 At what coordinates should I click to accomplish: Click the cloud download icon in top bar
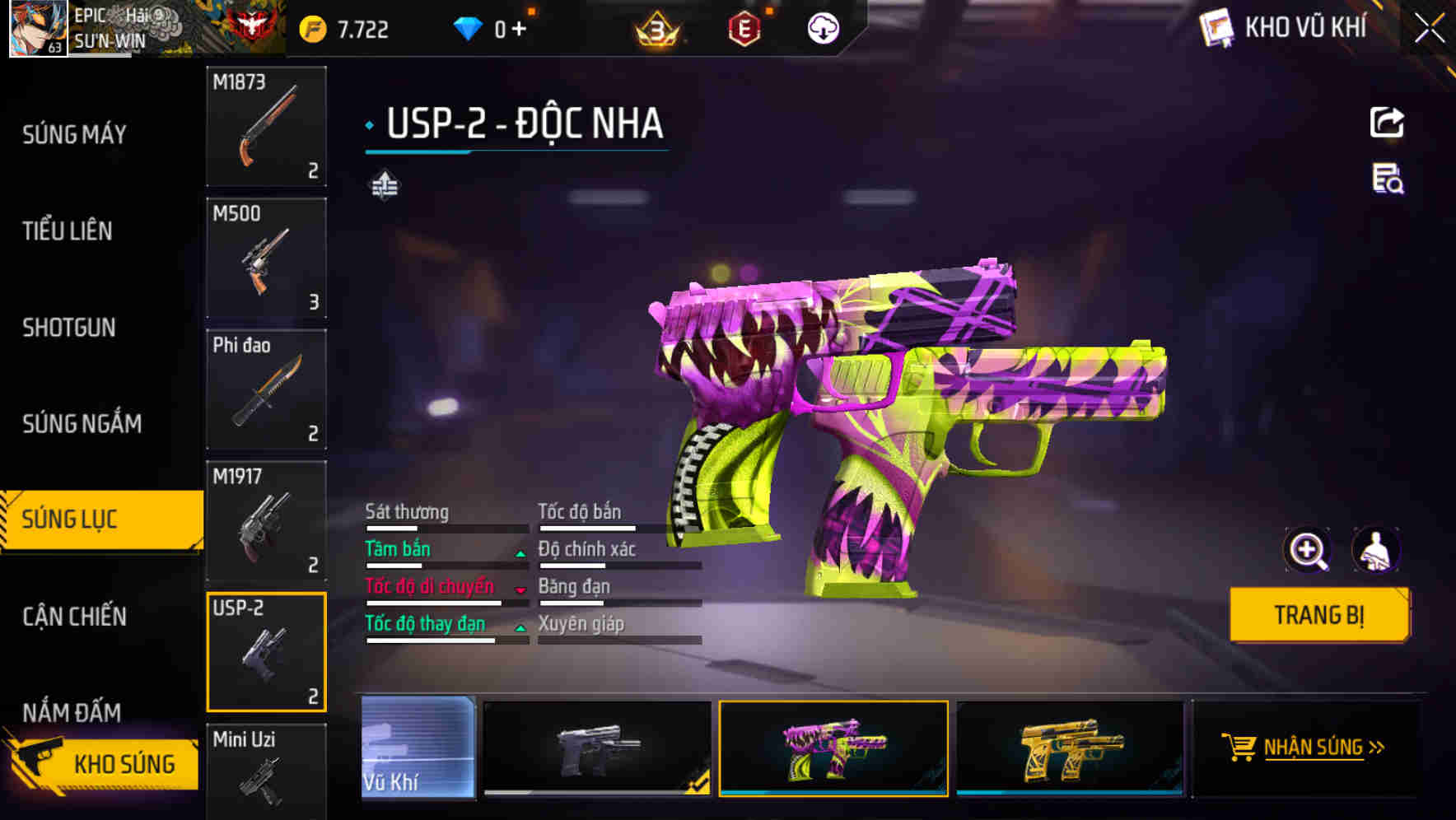[823, 27]
